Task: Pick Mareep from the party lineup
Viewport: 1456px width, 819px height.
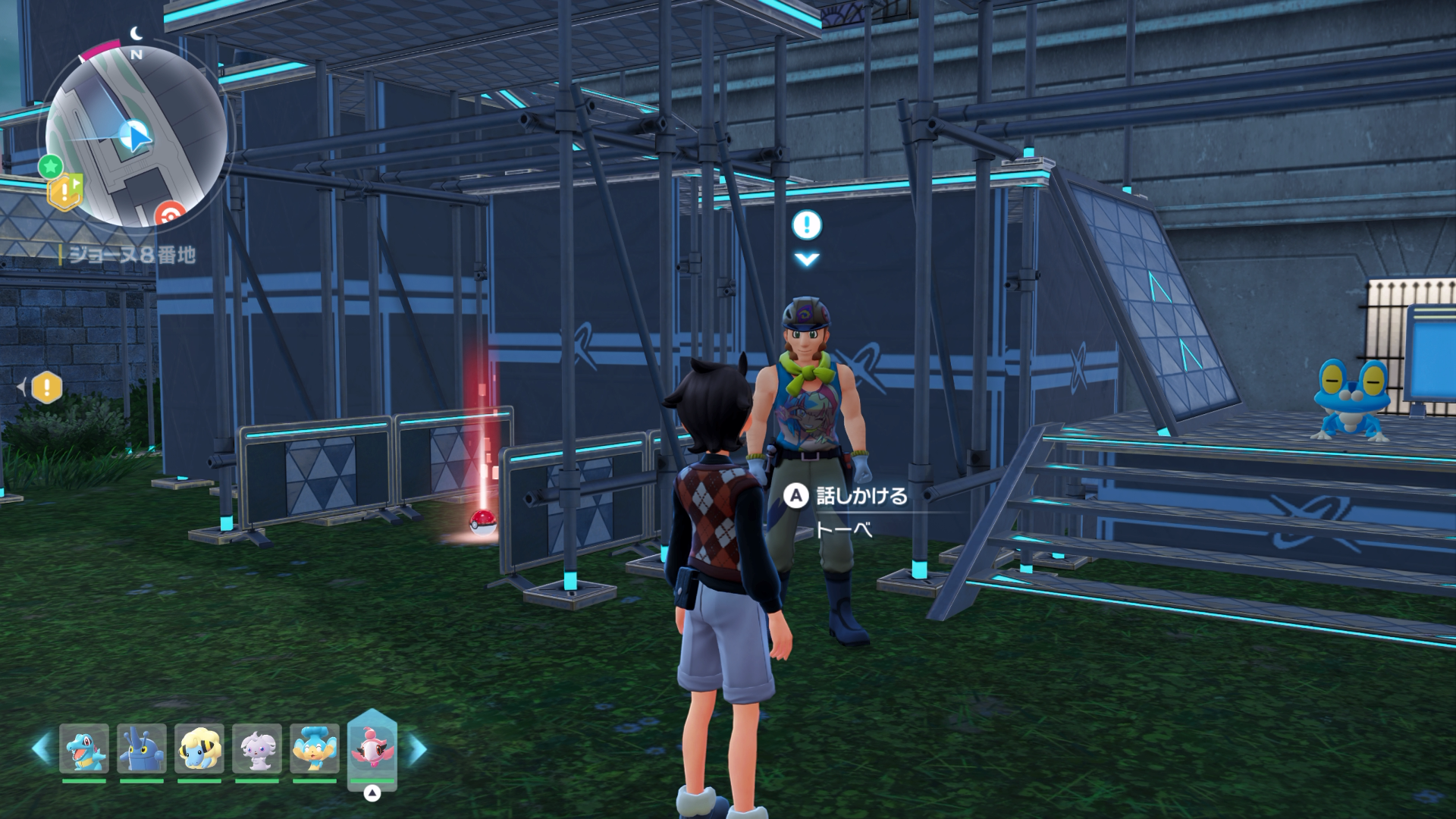Action: click(x=199, y=748)
